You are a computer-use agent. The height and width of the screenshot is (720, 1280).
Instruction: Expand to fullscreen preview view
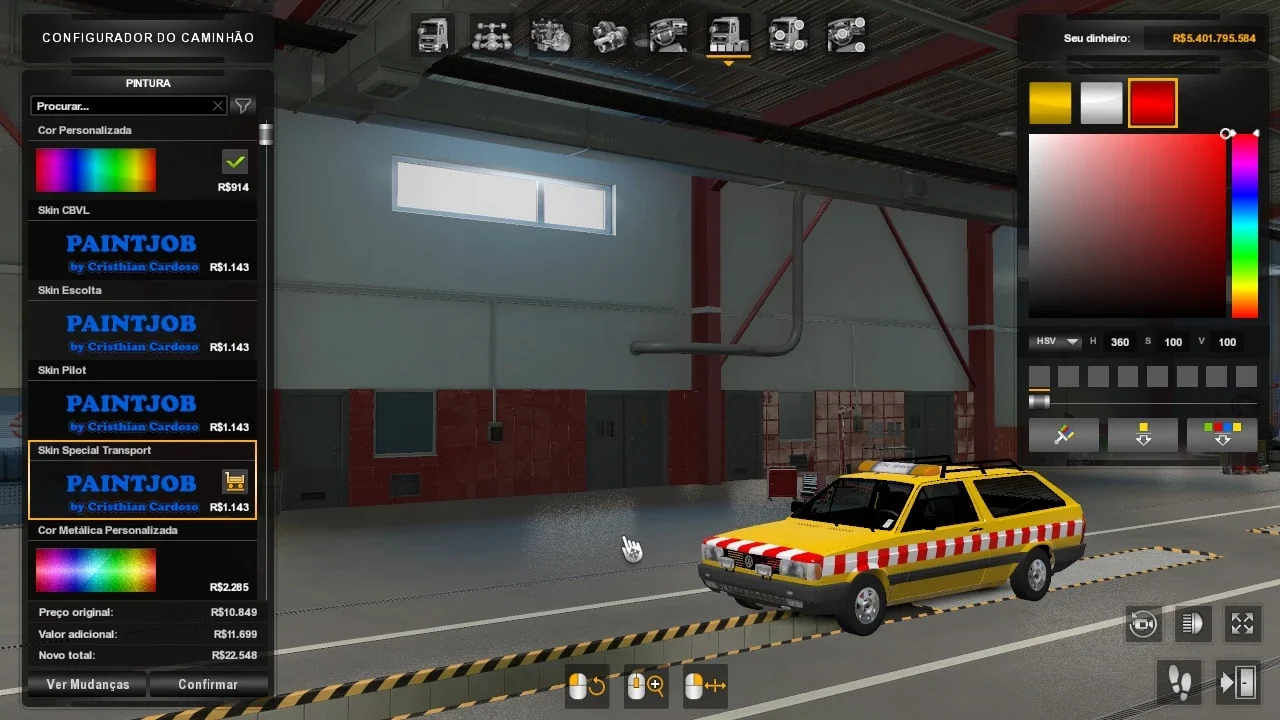coord(1243,624)
